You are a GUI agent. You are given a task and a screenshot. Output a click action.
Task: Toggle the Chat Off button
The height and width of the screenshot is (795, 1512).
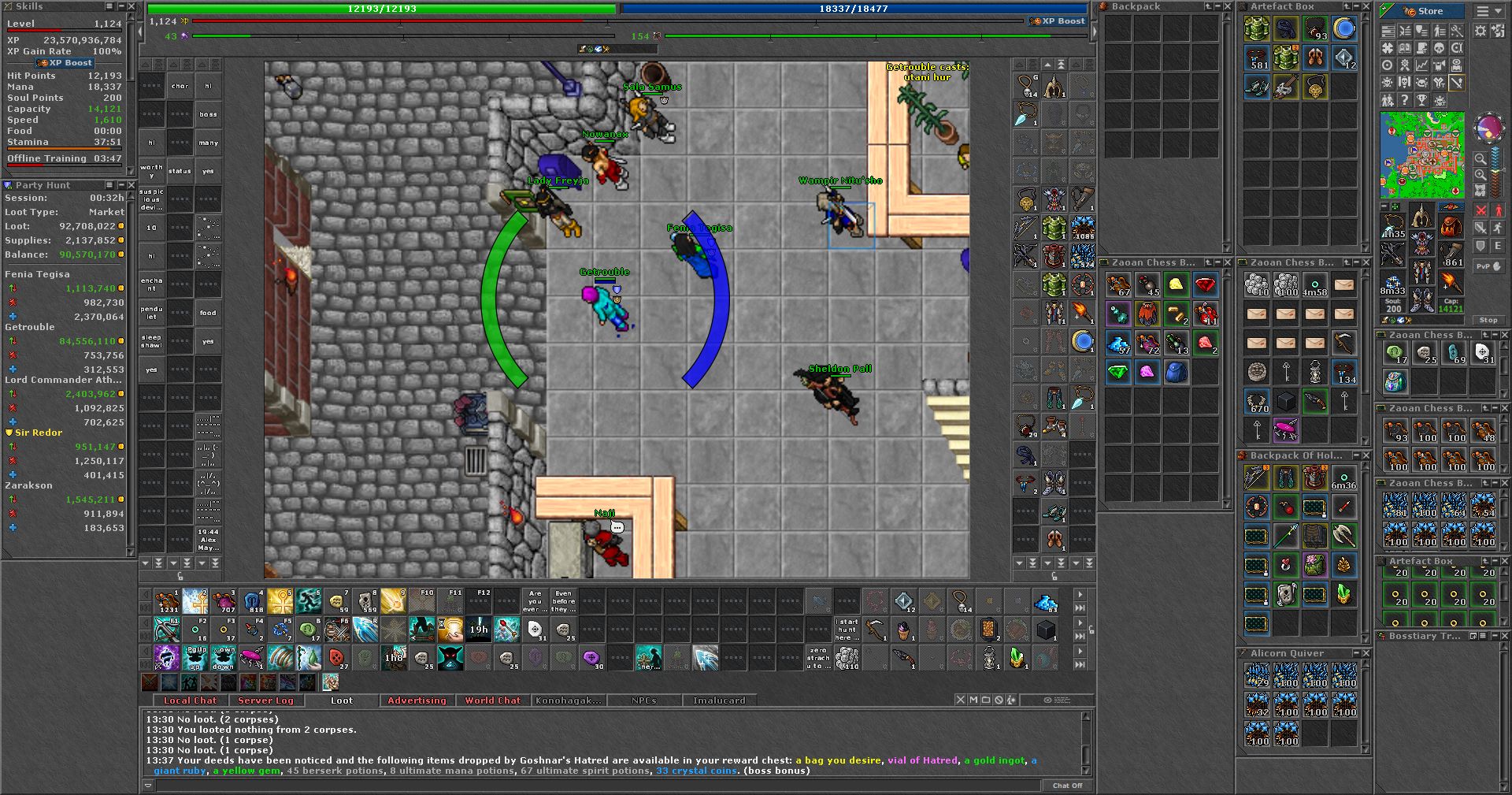point(1067,786)
